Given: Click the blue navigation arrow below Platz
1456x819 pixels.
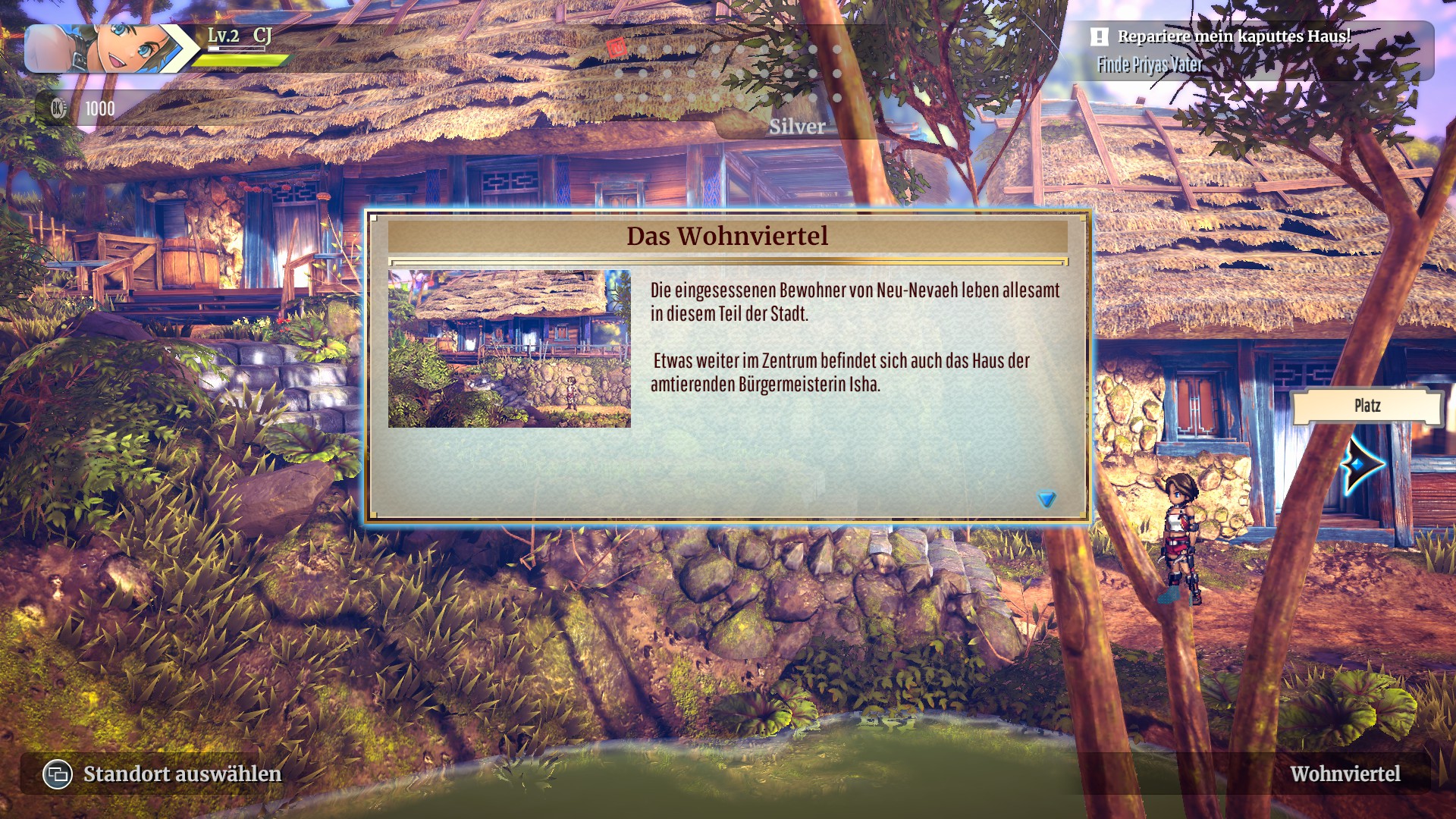Looking at the screenshot, I should (x=1361, y=465).
